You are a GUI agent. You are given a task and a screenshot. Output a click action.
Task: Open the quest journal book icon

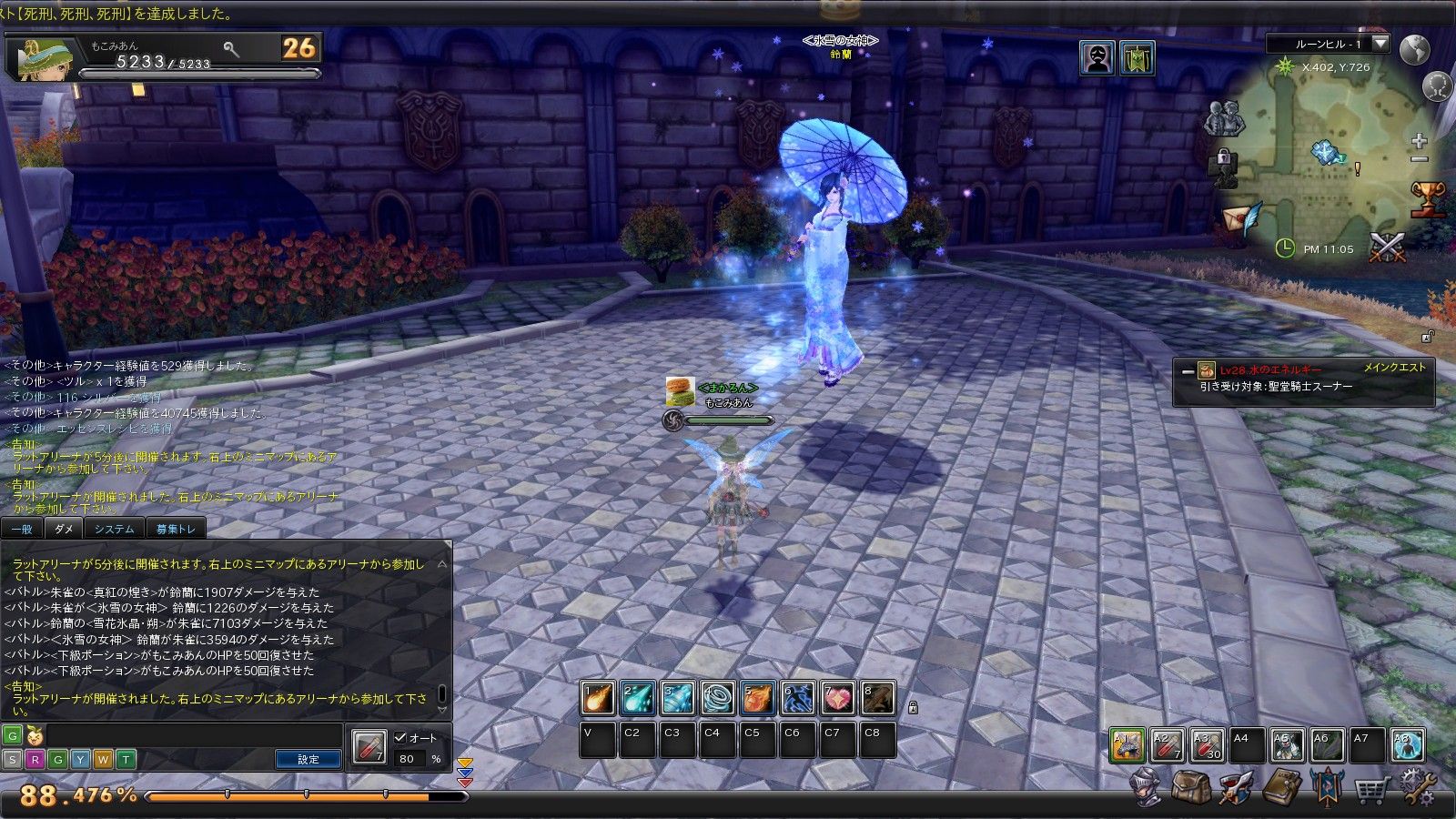pyautogui.click(x=1281, y=787)
